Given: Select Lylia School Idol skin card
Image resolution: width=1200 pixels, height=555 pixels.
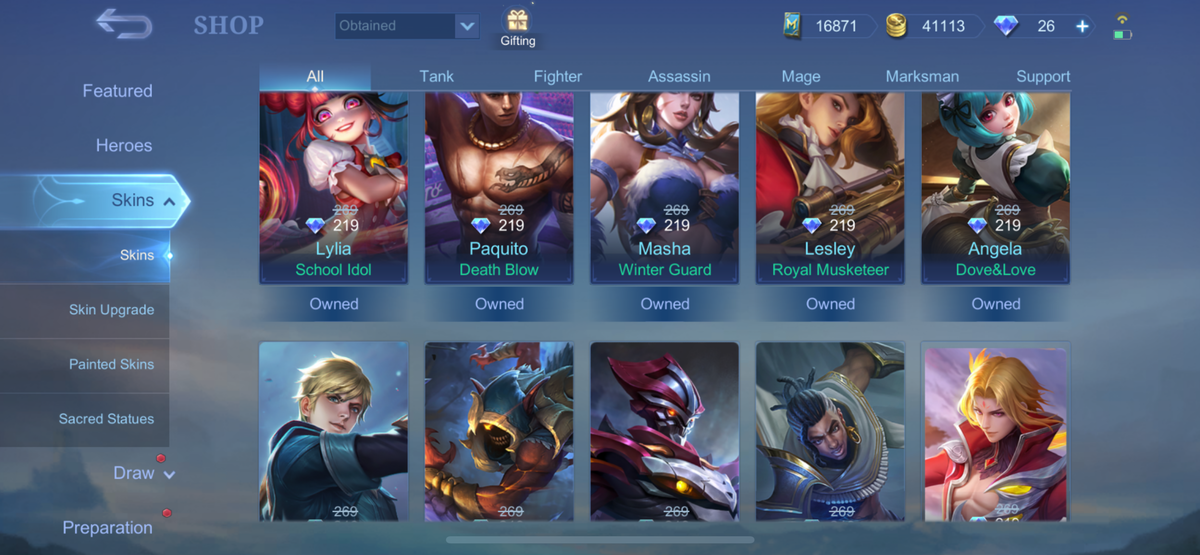Looking at the screenshot, I should click(334, 188).
